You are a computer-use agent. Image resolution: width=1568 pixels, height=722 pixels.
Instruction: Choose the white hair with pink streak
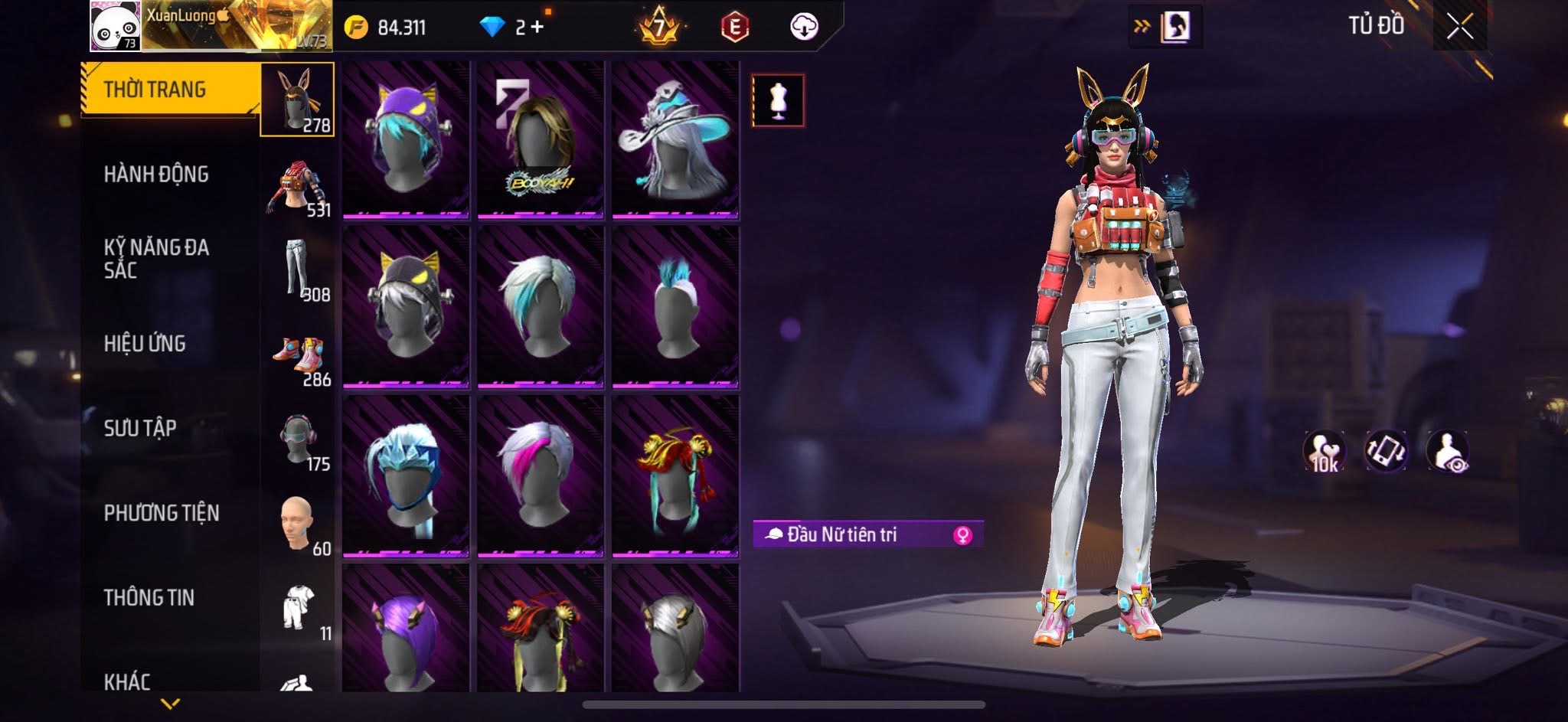pos(541,475)
